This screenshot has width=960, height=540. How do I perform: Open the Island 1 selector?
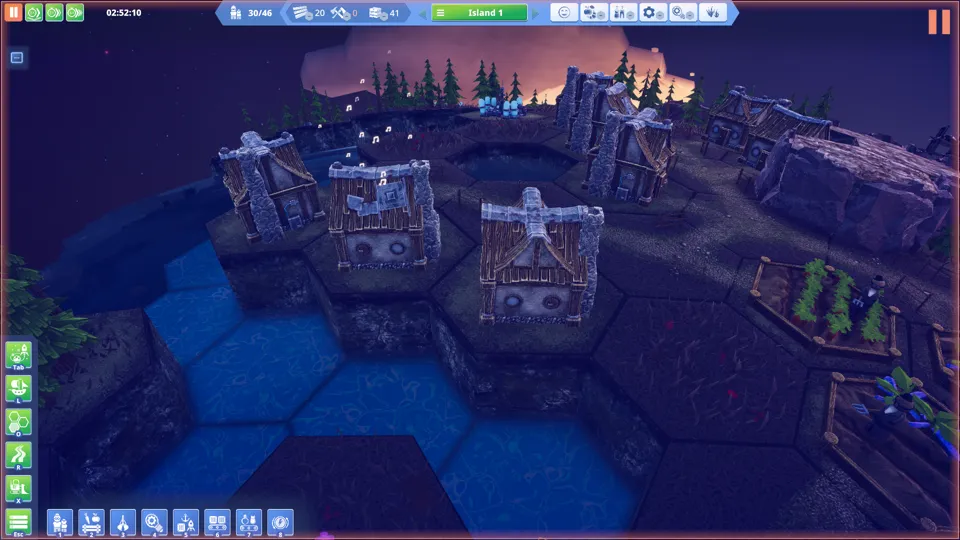(x=486, y=13)
